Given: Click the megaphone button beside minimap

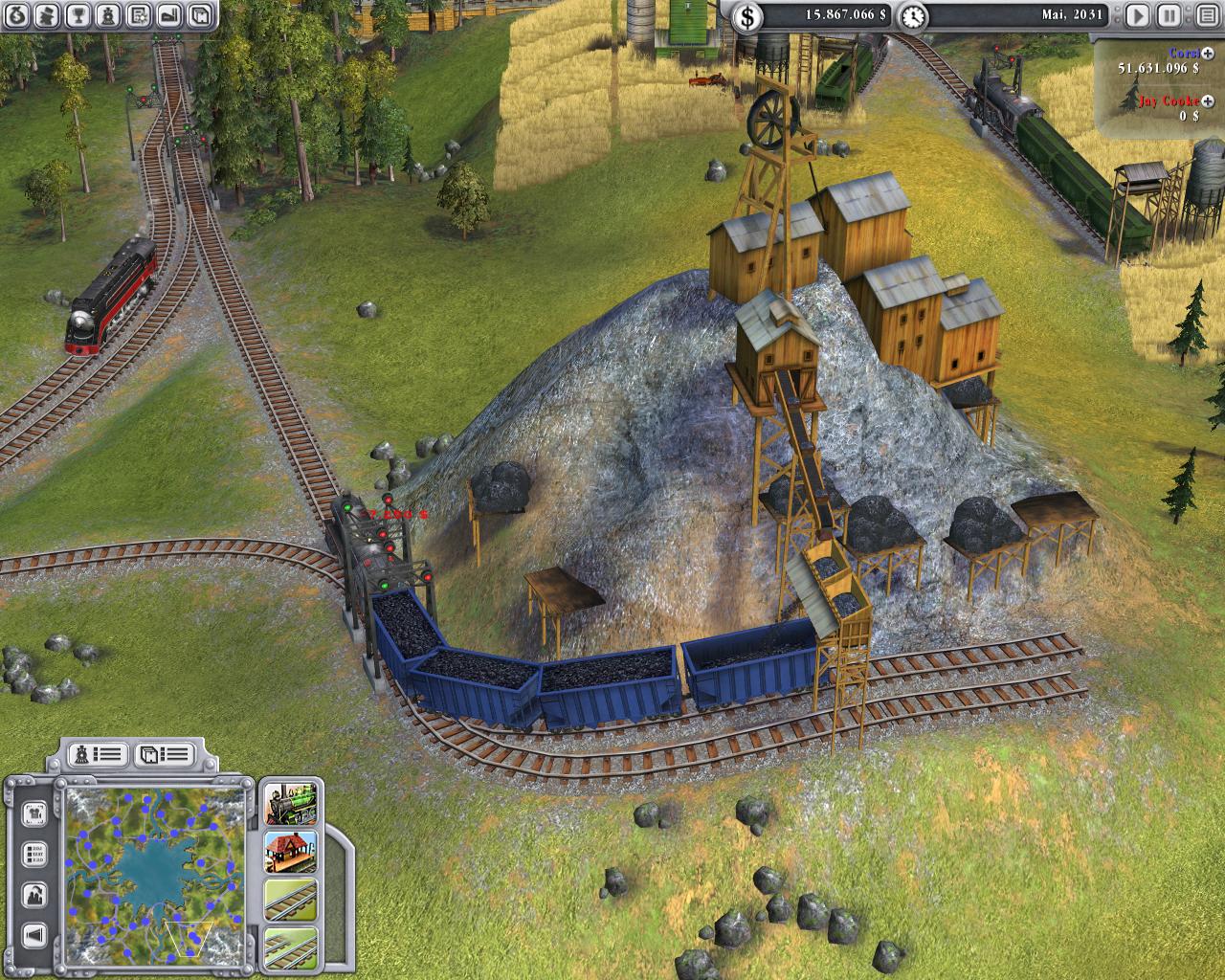Looking at the screenshot, I should click(35, 935).
